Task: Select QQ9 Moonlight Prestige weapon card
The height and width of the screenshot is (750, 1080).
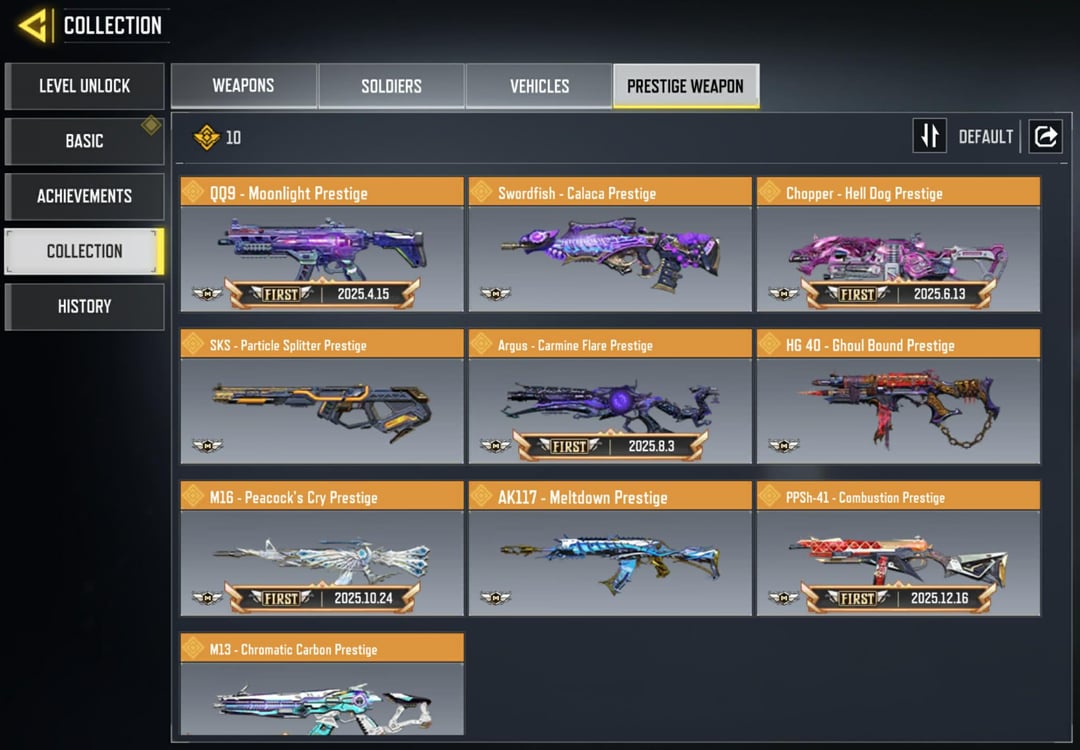Action: coord(322,245)
